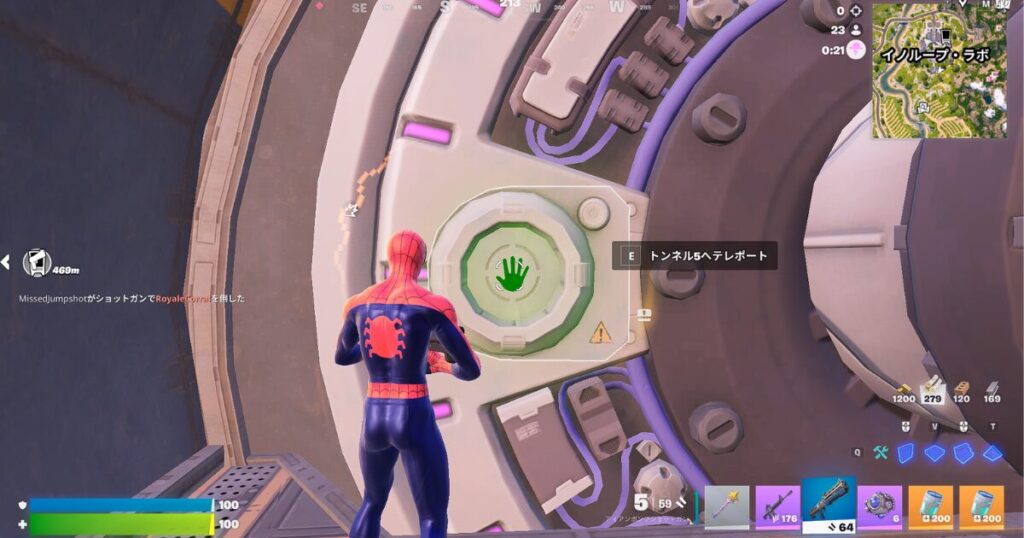The height and width of the screenshot is (538, 1024).
Task: Equip the assault rifle with 176 ammo
Action: pyautogui.click(x=778, y=507)
